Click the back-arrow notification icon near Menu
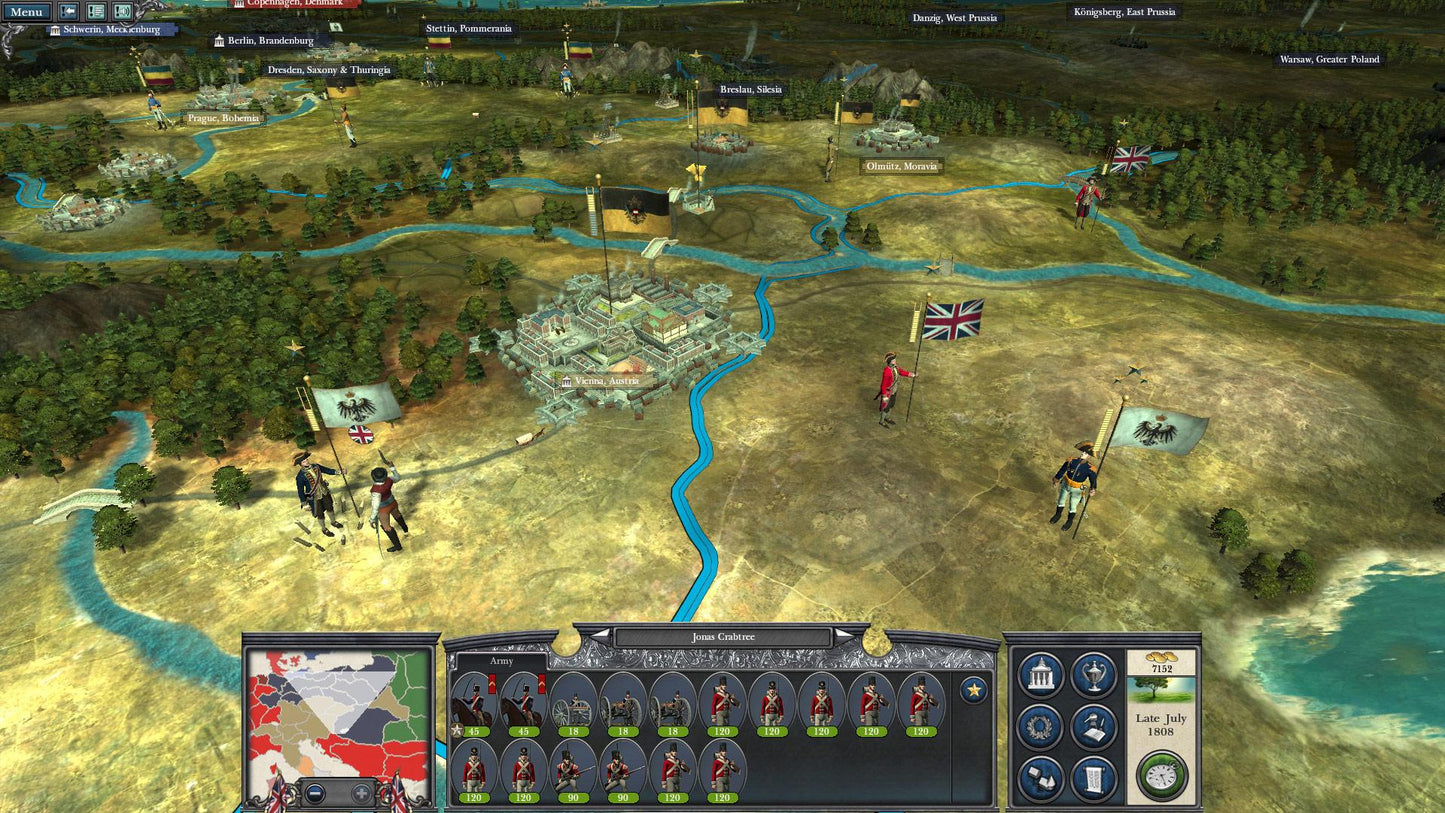Image resolution: width=1445 pixels, height=813 pixels. coord(68,12)
